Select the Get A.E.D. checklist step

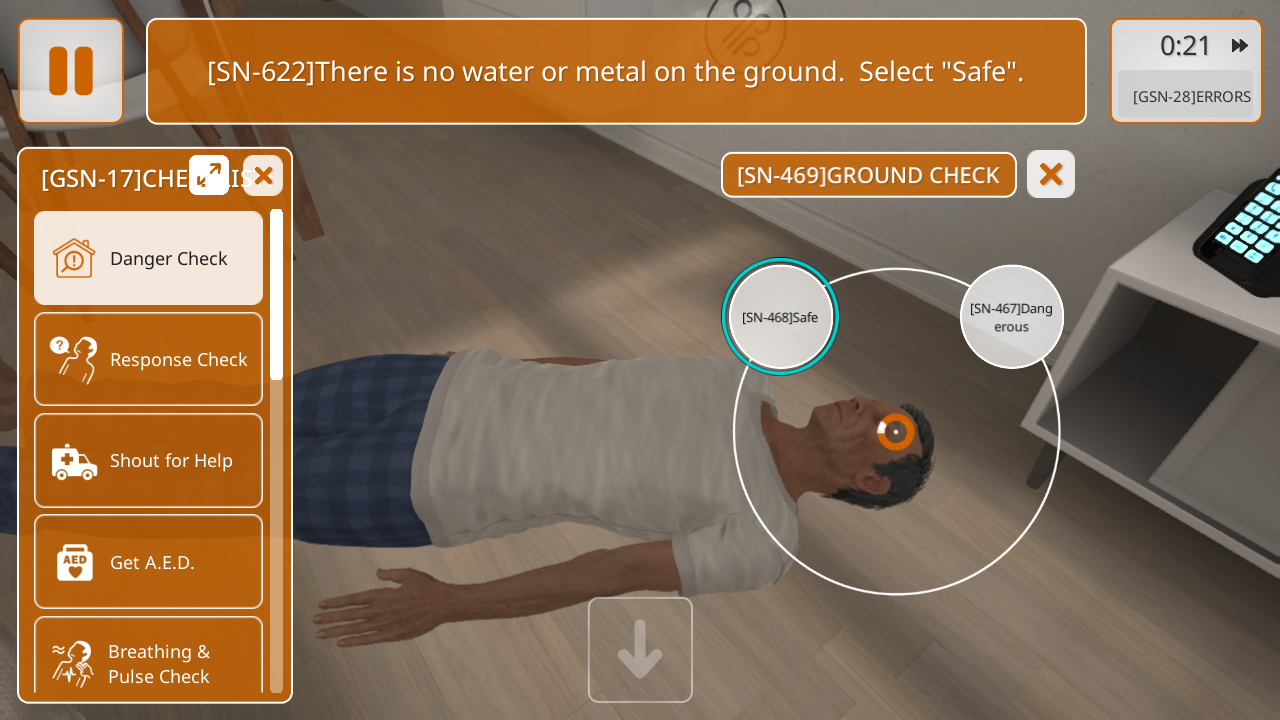click(x=149, y=562)
